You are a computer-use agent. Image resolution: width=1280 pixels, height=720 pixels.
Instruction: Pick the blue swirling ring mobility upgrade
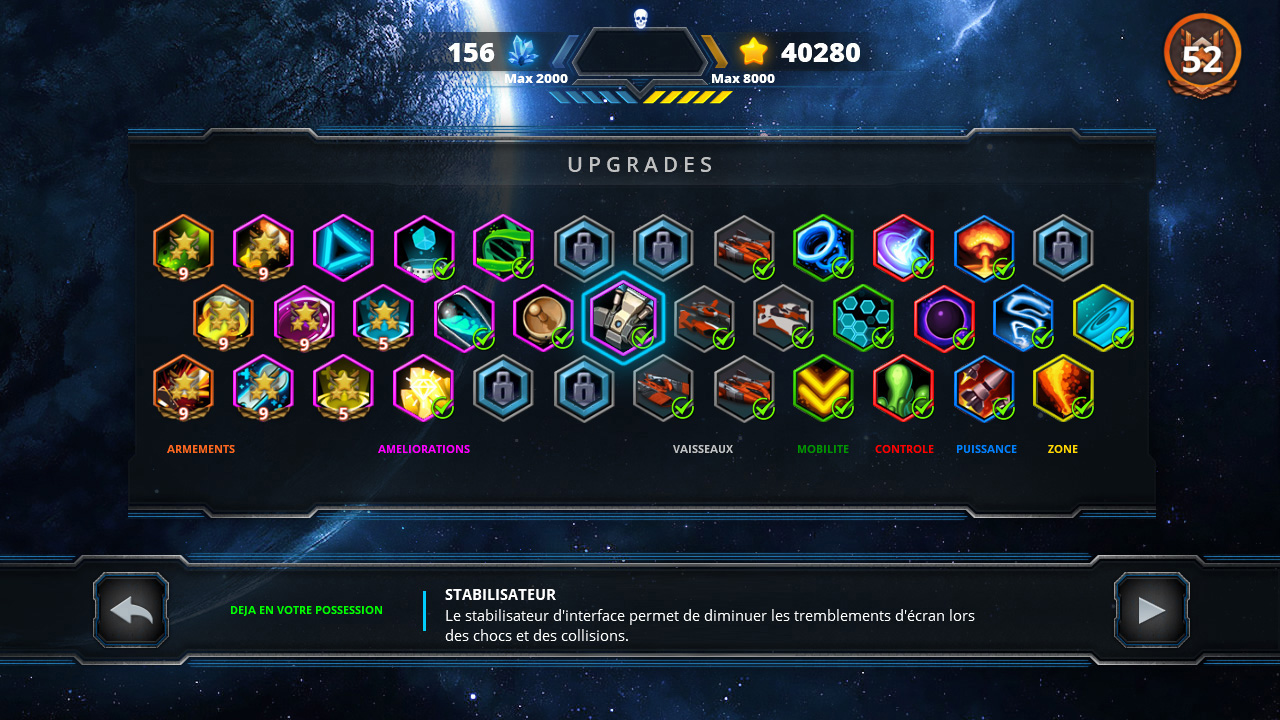tap(823, 248)
